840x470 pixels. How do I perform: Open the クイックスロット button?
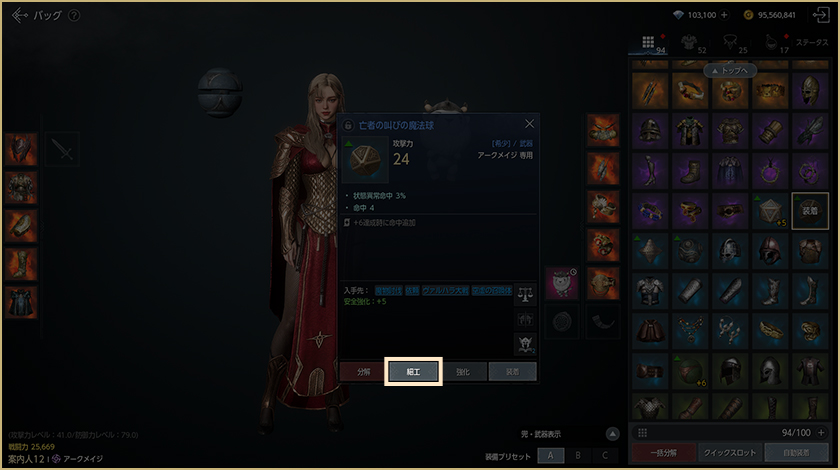(729, 453)
